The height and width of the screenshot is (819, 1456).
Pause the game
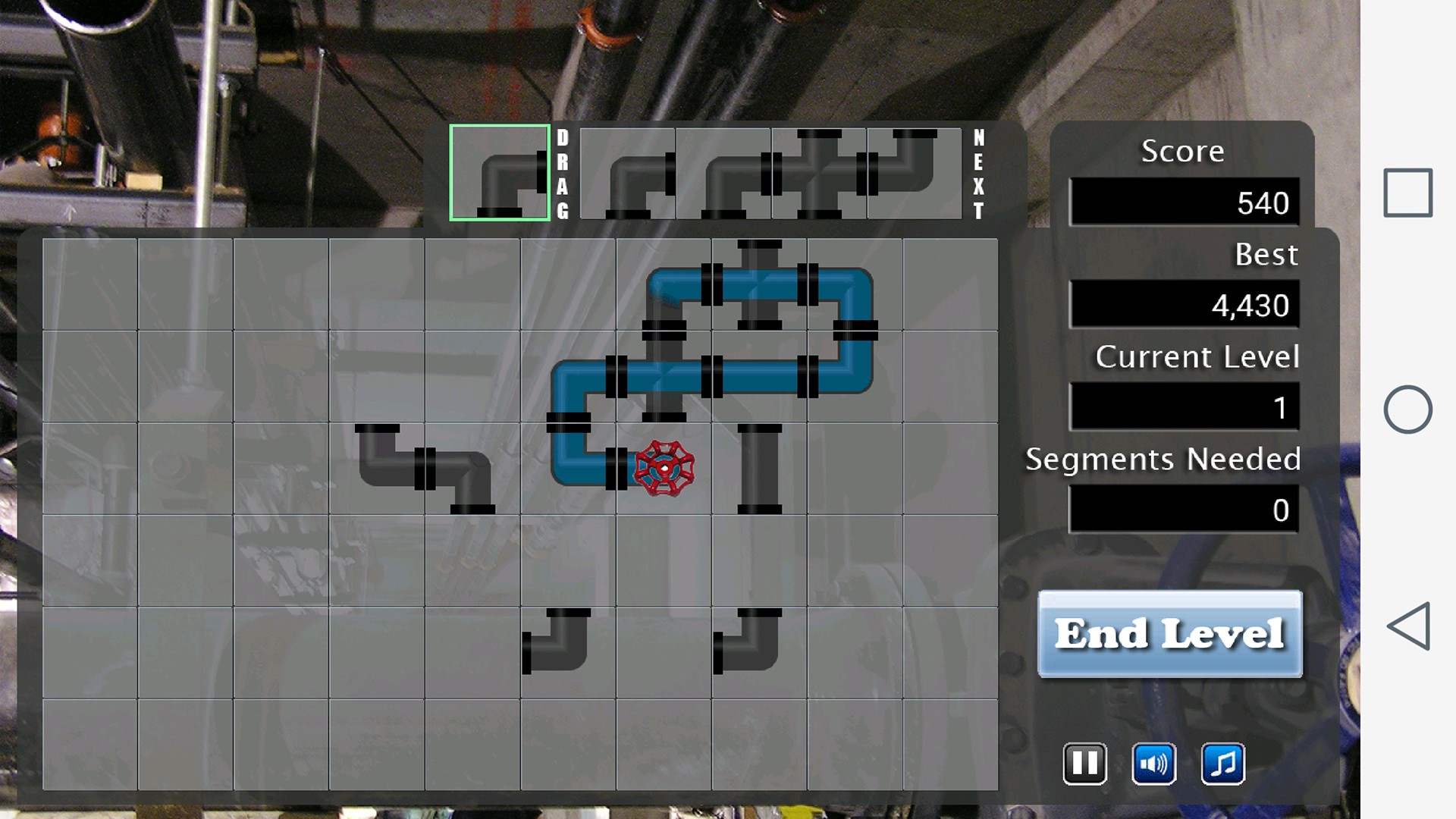point(1084,764)
